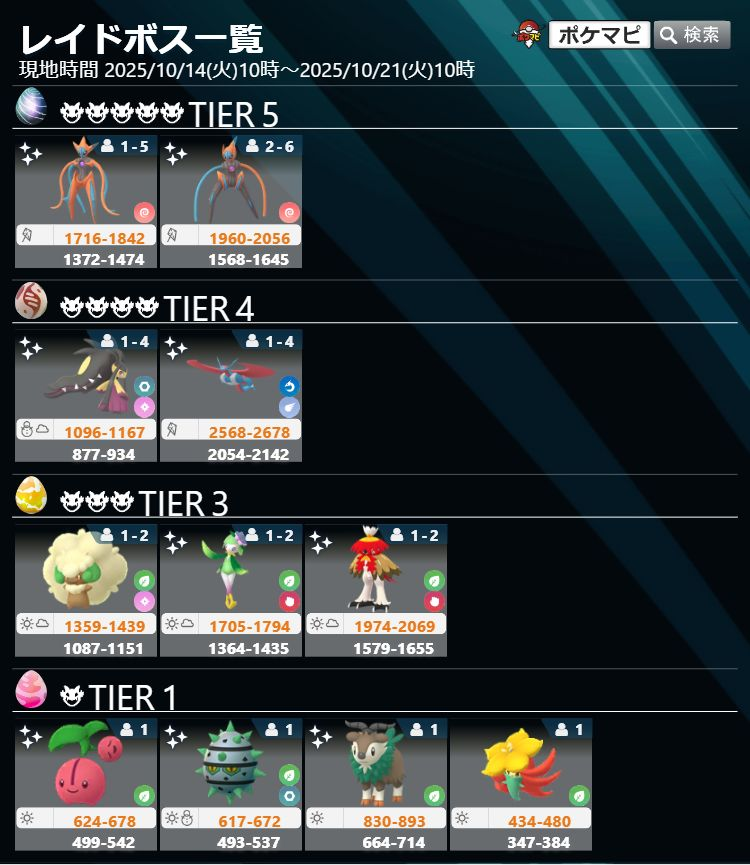Click the 検索 search button
Image resolution: width=750 pixels, height=865 pixels.
point(692,35)
